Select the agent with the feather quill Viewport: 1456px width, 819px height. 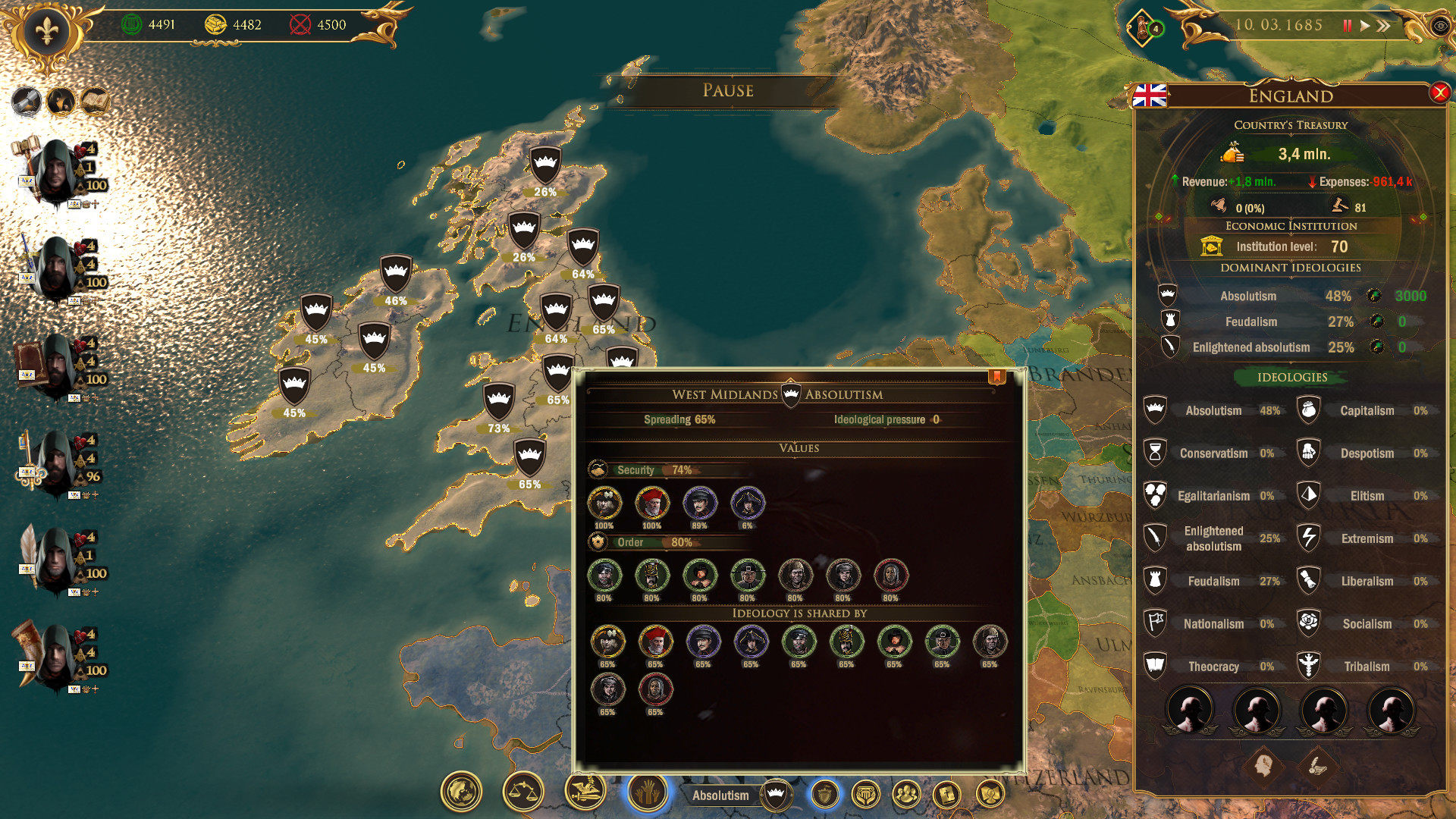(55, 560)
